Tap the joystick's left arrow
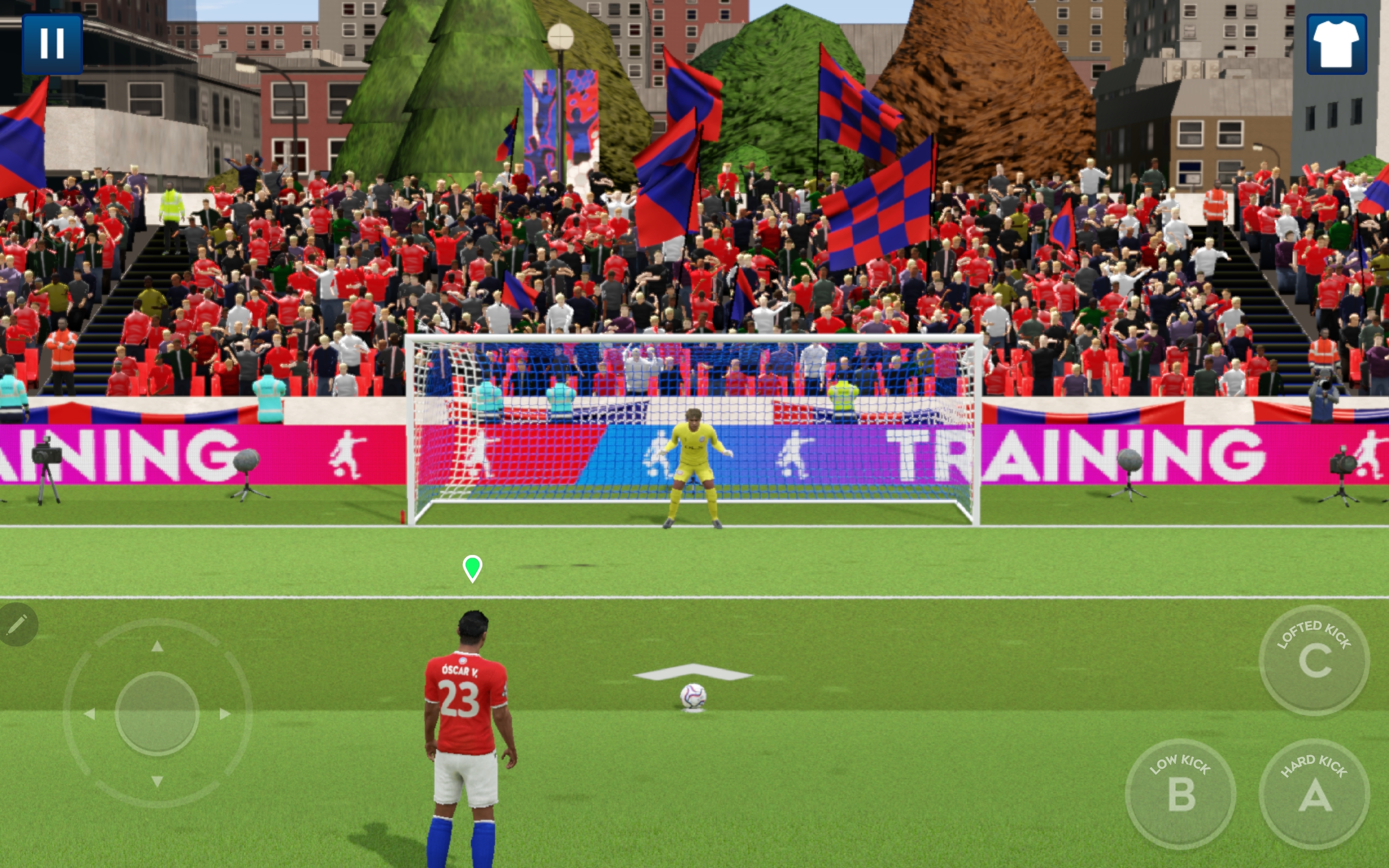 [x=90, y=713]
